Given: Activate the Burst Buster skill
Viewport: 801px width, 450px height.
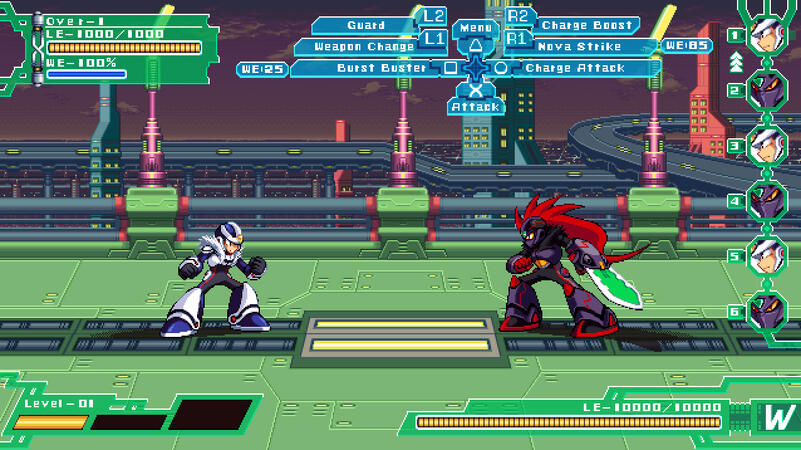Looking at the screenshot, I should [x=368, y=69].
